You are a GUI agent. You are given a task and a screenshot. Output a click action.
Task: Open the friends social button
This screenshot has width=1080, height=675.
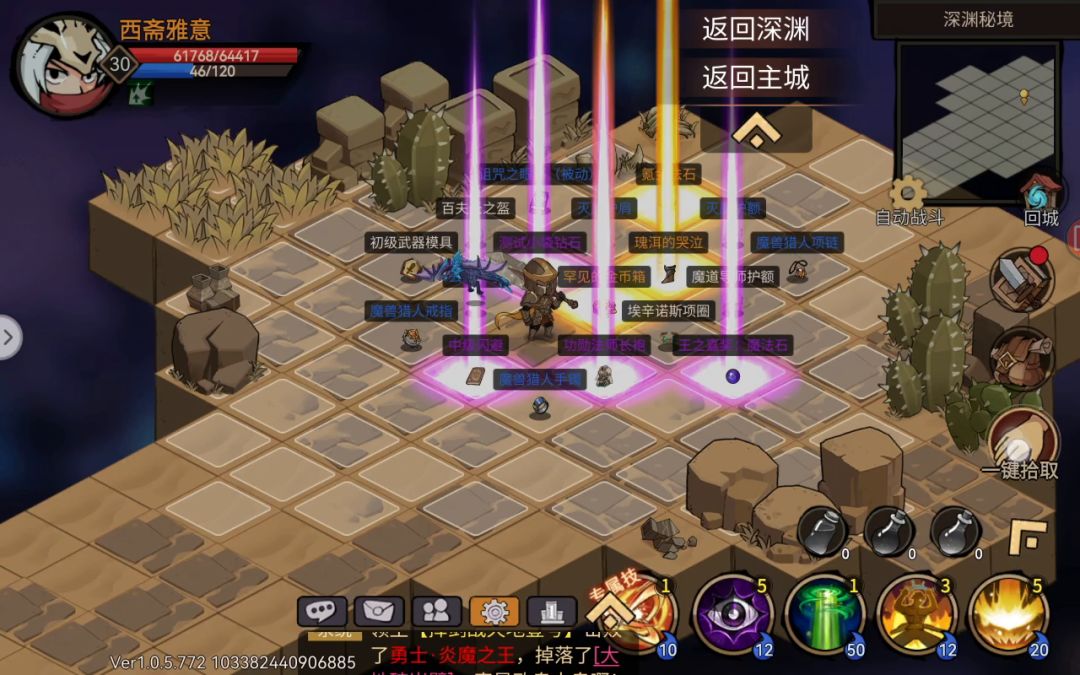coord(436,611)
